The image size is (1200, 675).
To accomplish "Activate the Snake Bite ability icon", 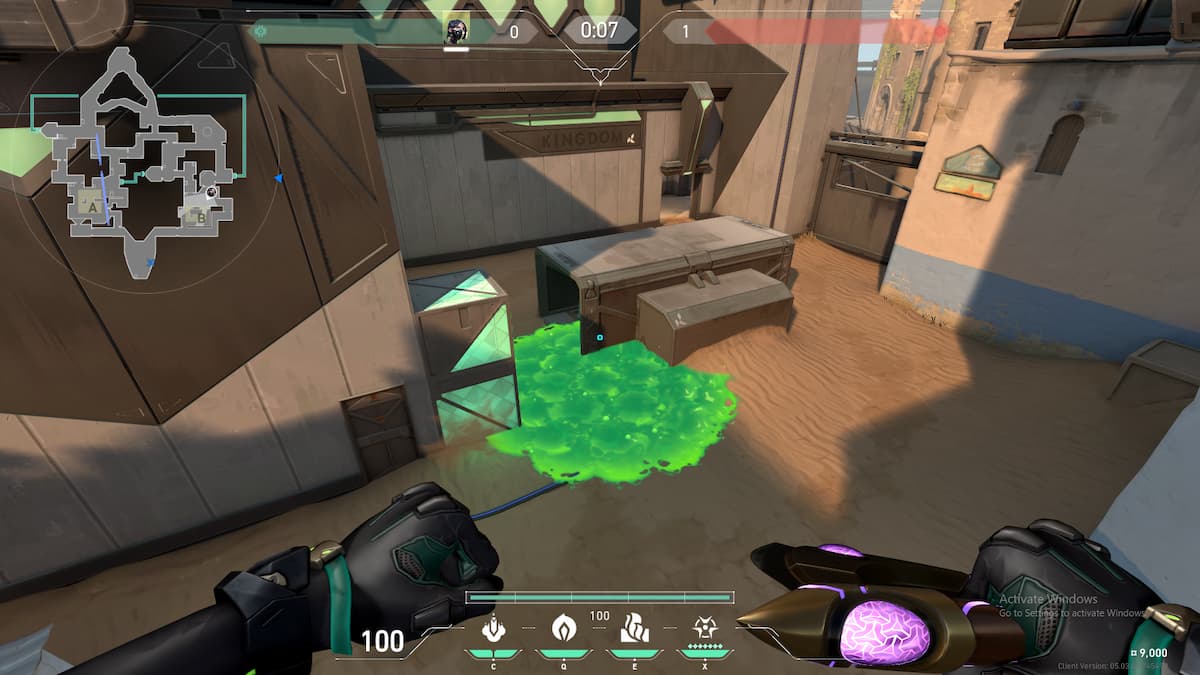I will tap(492, 629).
